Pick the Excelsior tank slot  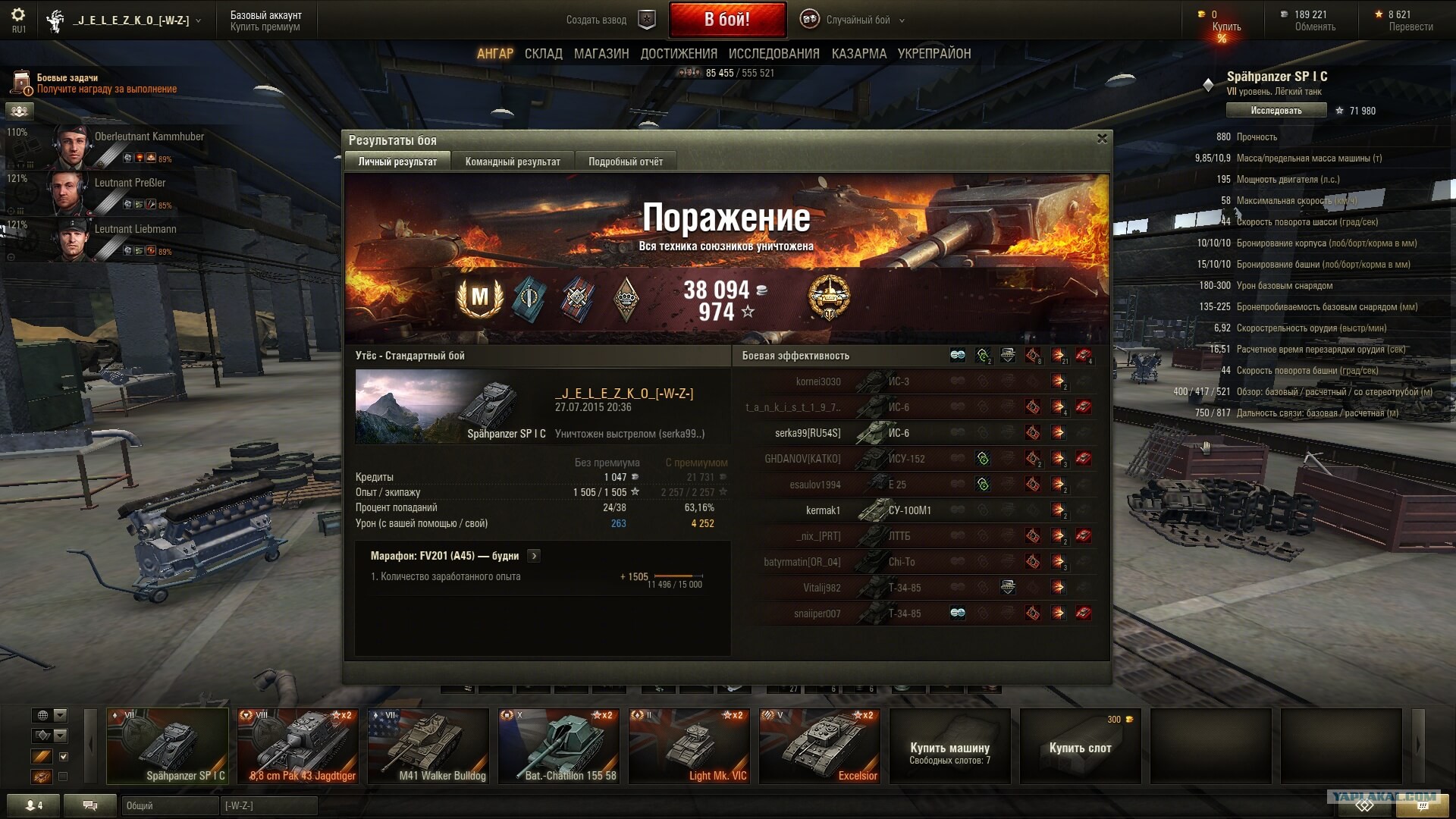coord(820,746)
